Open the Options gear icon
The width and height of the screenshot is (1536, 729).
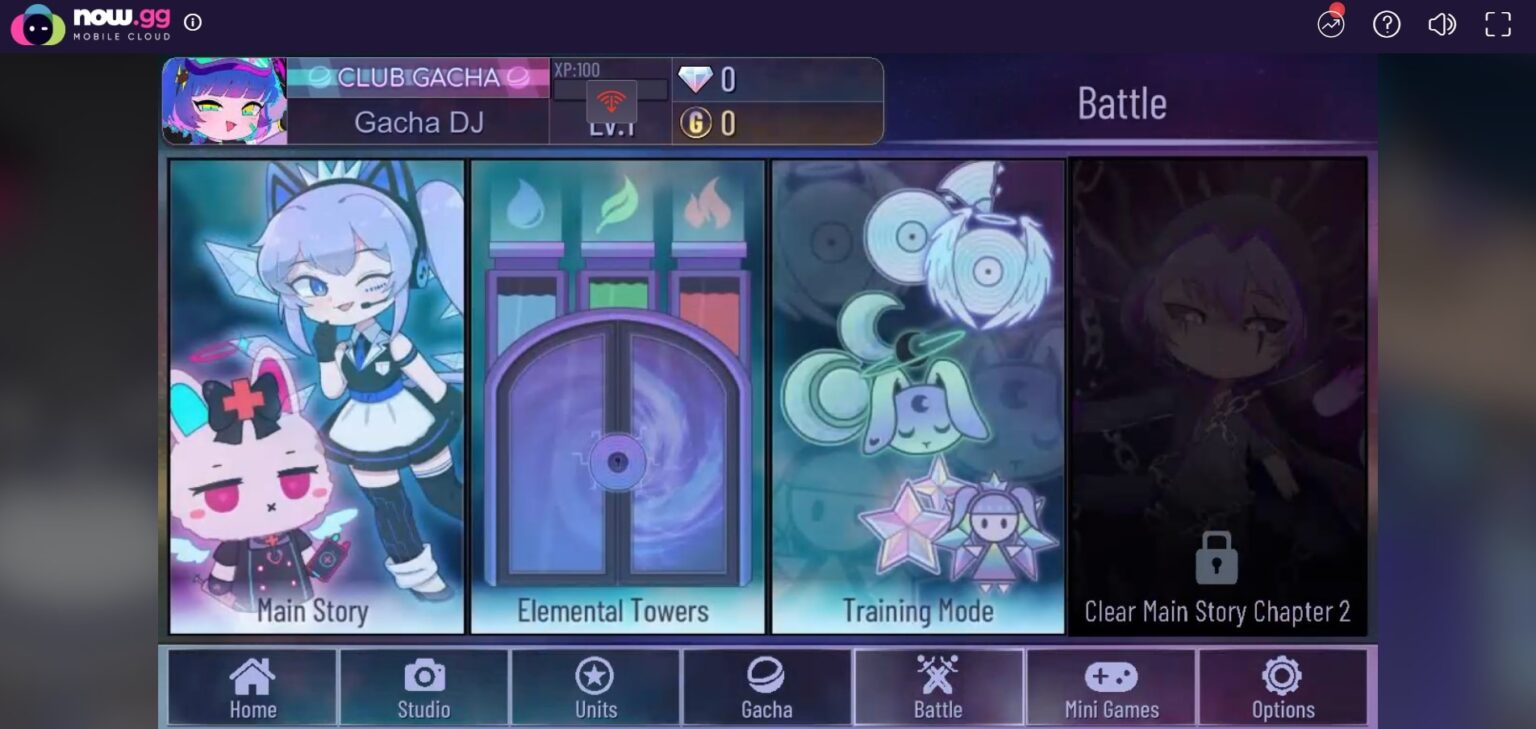(x=1283, y=678)
